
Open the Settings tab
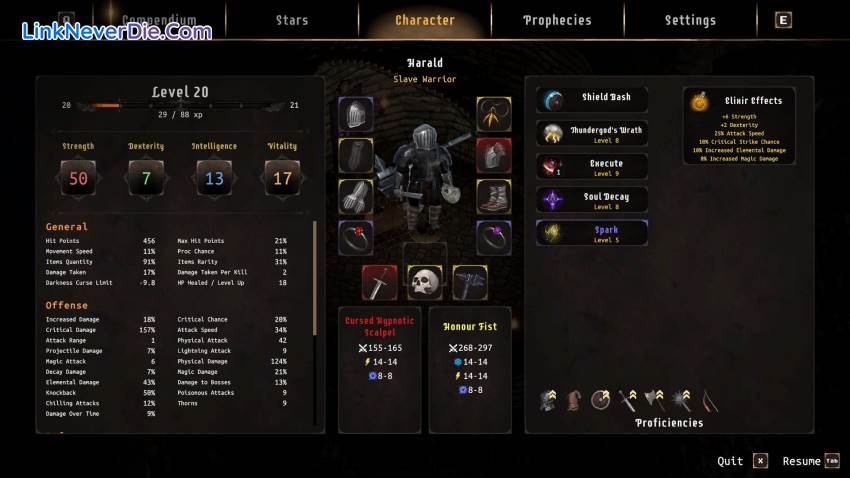pos(690,20)
